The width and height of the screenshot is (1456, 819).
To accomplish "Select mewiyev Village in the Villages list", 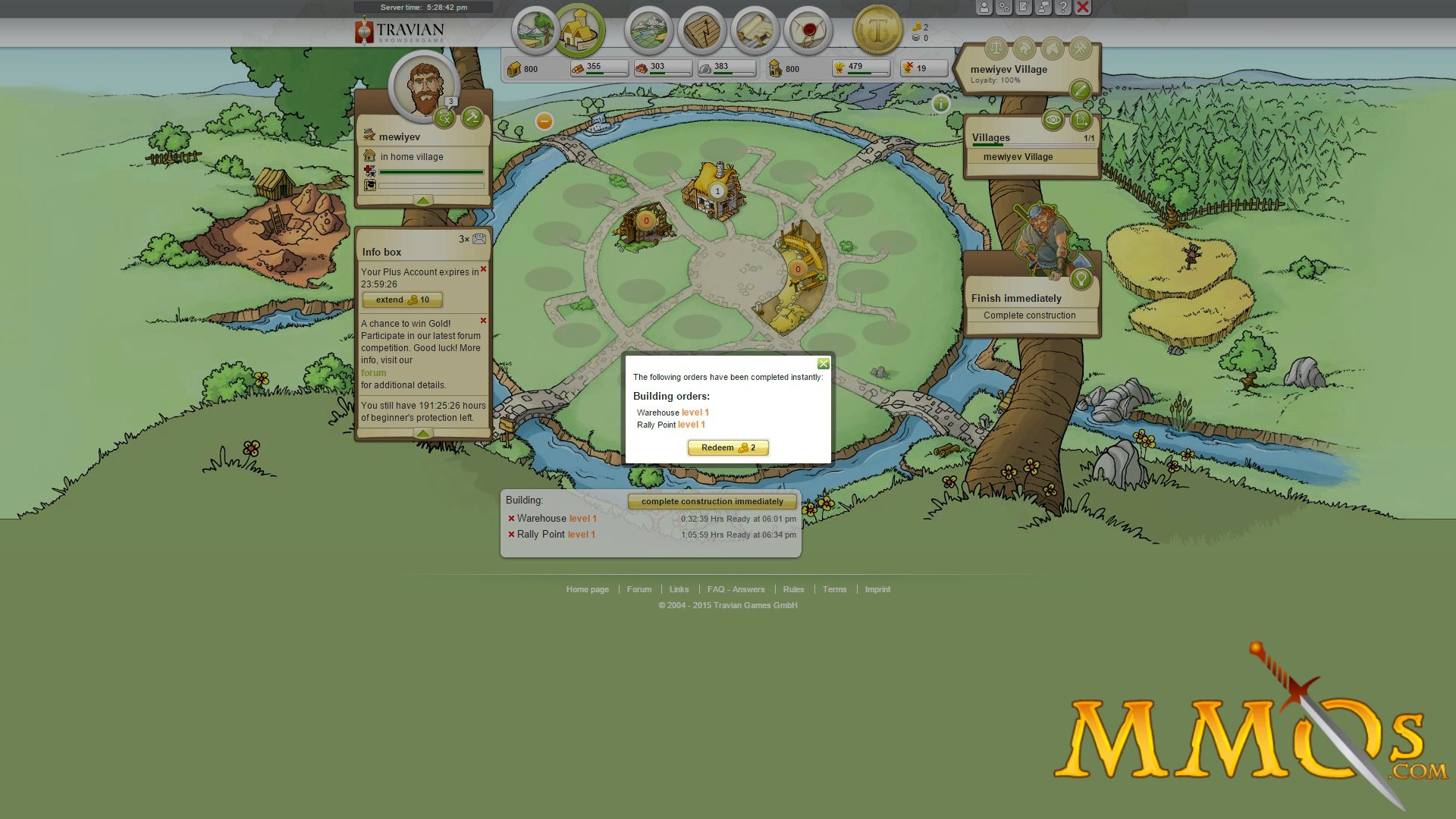I will (x=1016, y=156).
